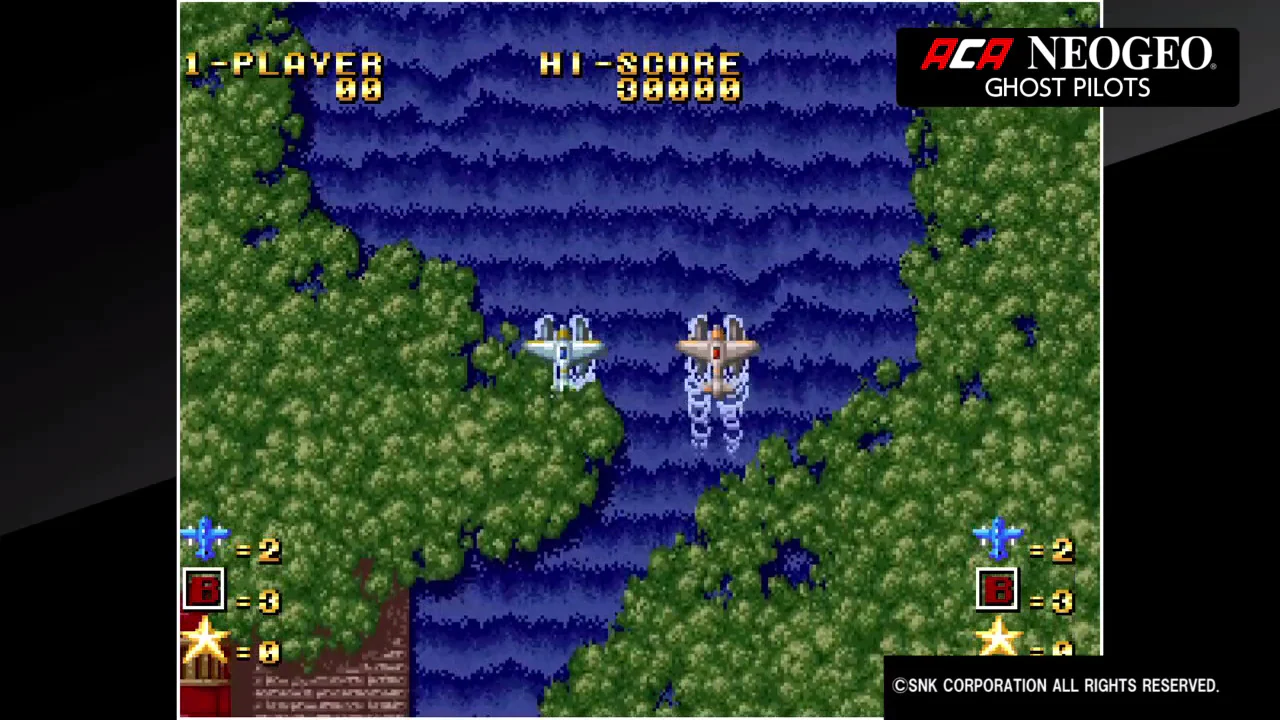Expand the Player 1 score counter
Viewport: 1280px width, 720px height.
(x=358, y=90)
